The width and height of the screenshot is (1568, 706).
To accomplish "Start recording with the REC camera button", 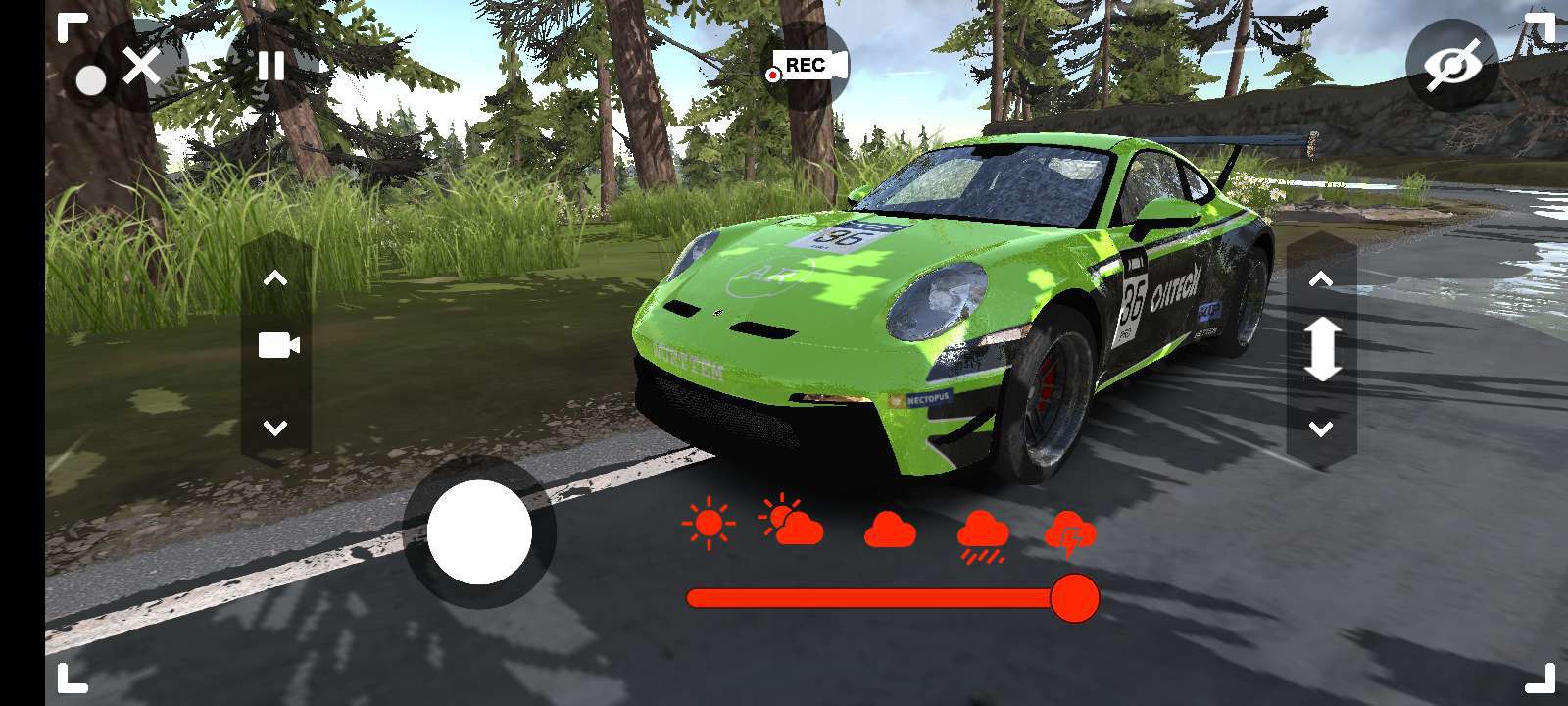I will tap(808, 66).
